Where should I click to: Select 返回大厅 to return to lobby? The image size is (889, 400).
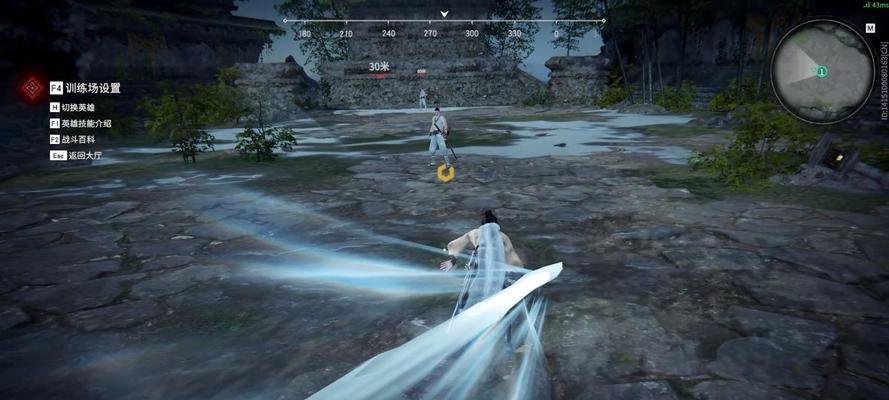82,155
